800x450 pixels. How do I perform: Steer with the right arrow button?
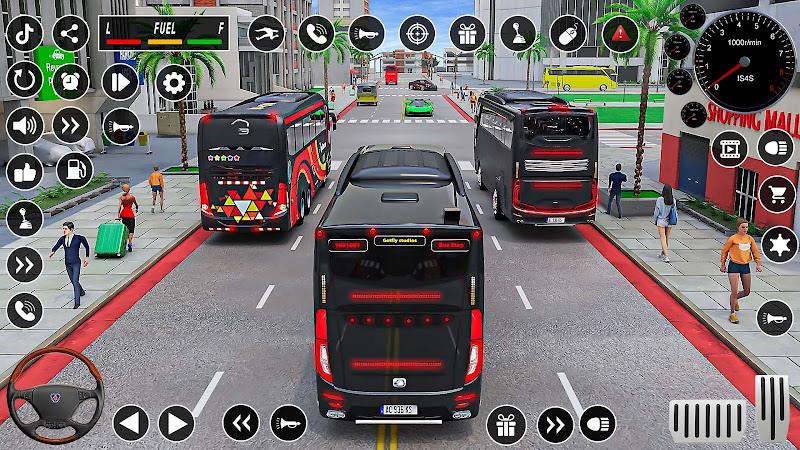click(176, 423)
